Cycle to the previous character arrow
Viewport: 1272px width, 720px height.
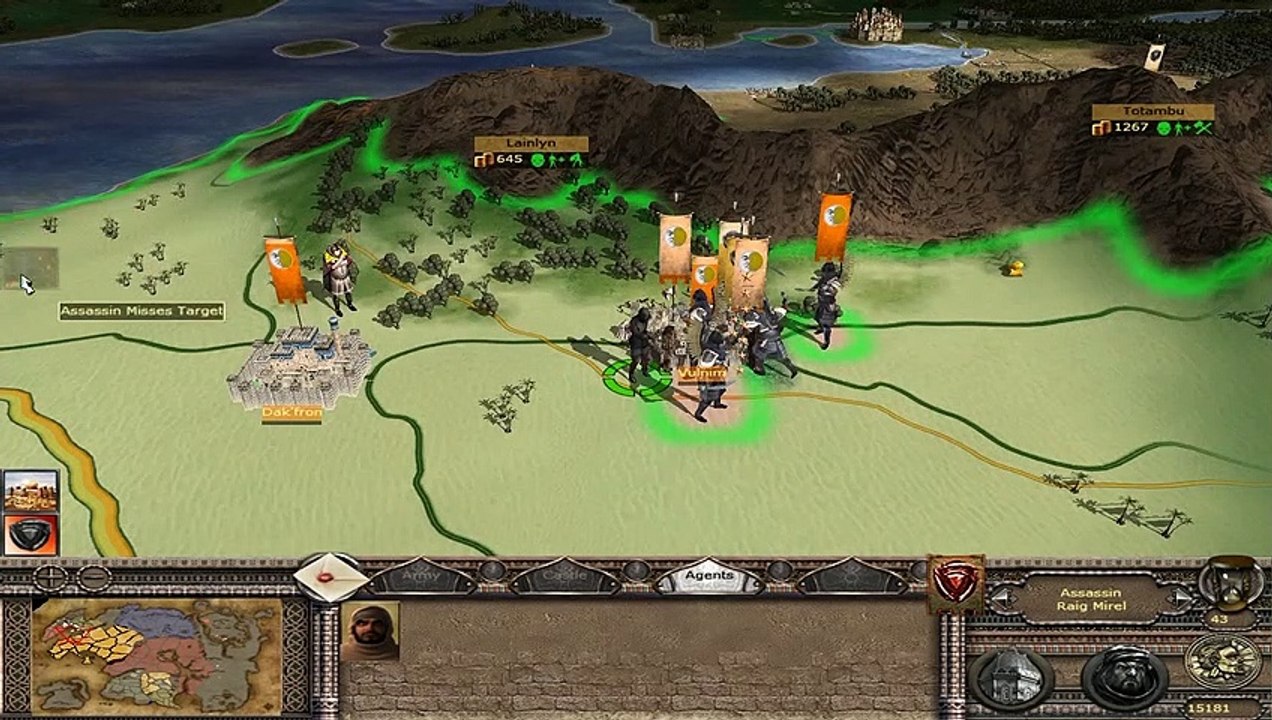tap(1001, 599)
